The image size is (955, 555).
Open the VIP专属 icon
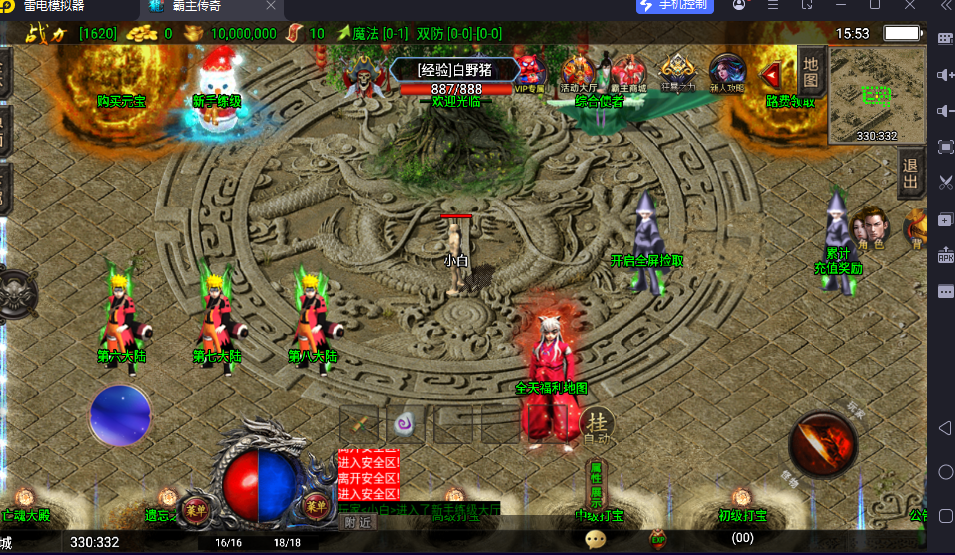click(530, 73)
